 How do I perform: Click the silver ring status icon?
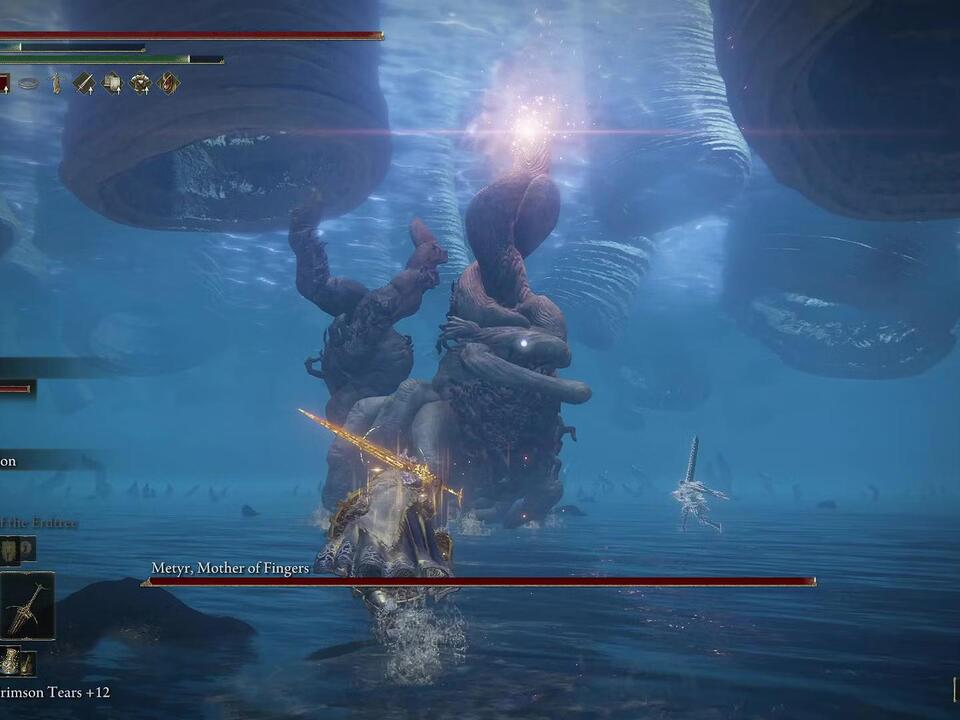pyautogui.click(x=28, y=84)
